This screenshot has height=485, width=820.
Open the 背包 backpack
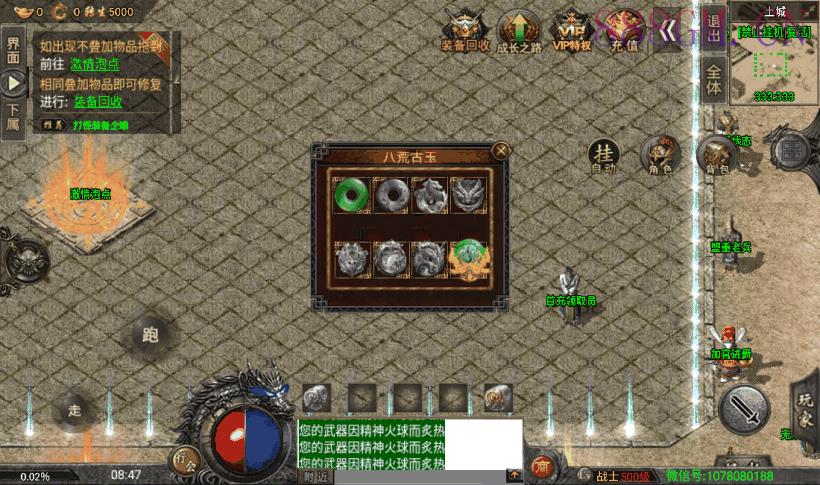tap(714, 156)
